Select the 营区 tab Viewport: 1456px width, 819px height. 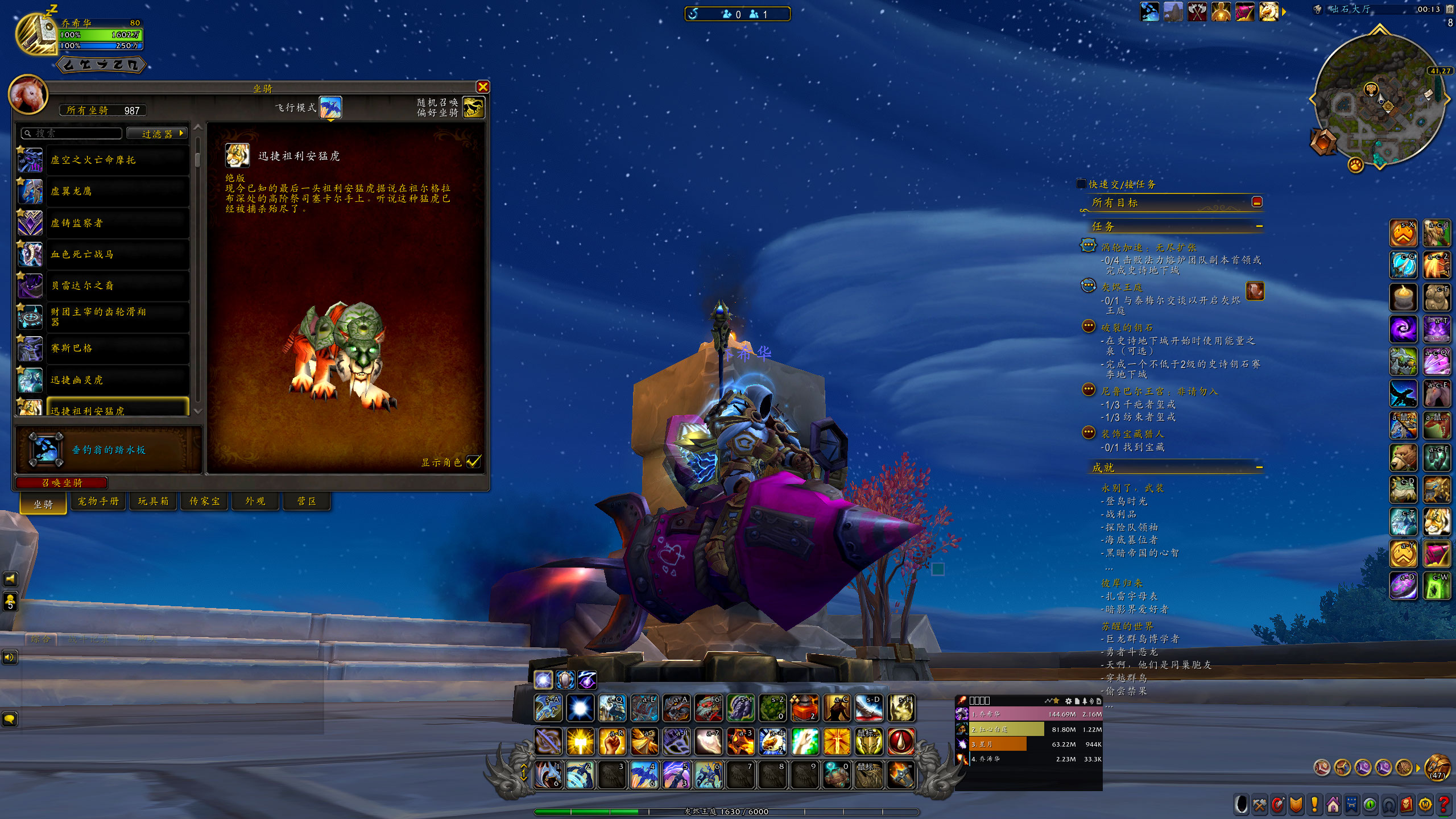(x=307, y=501)
